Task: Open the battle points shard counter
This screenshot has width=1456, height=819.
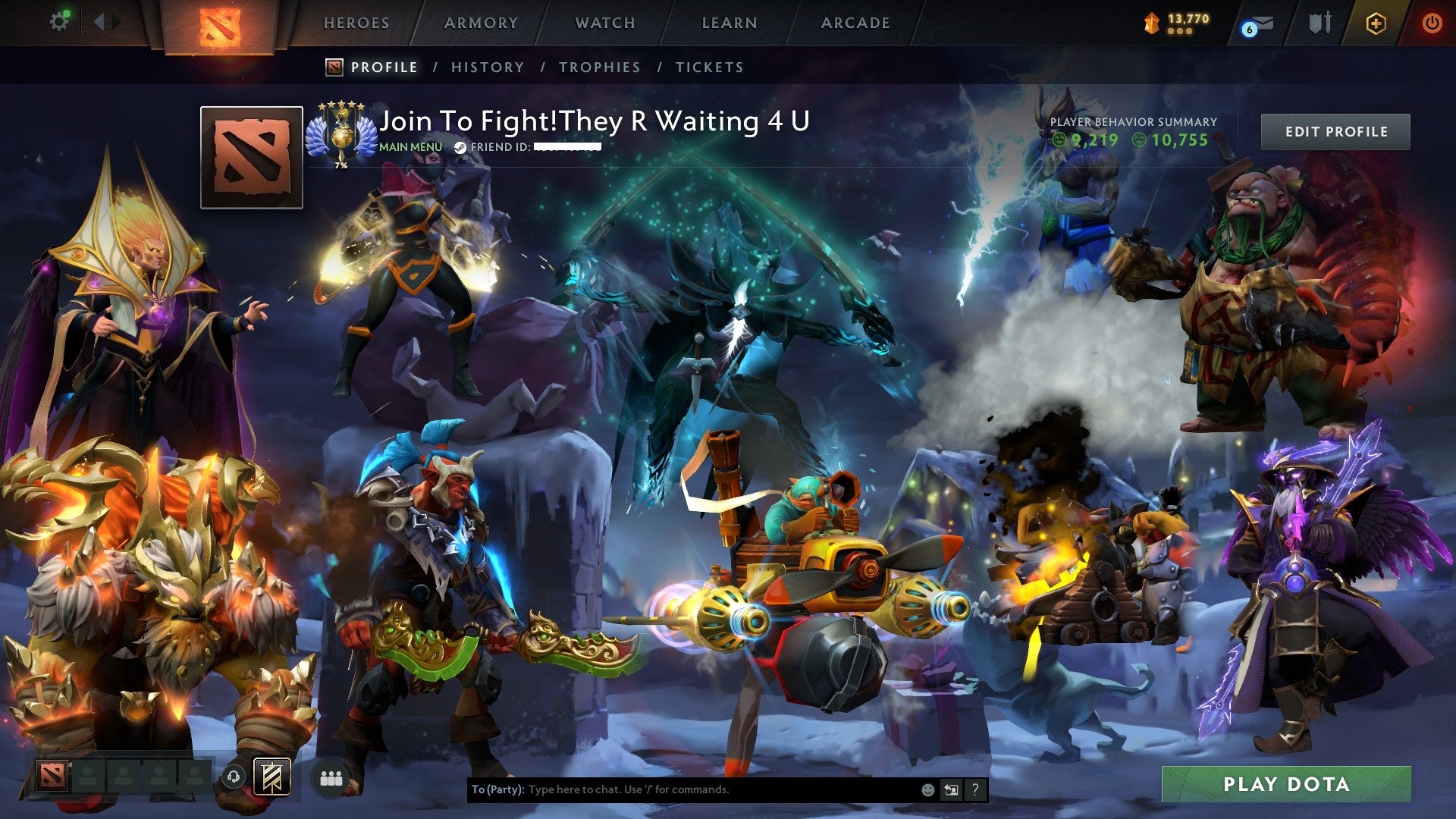Action: pyautogui.click(x=1178, y=24)
